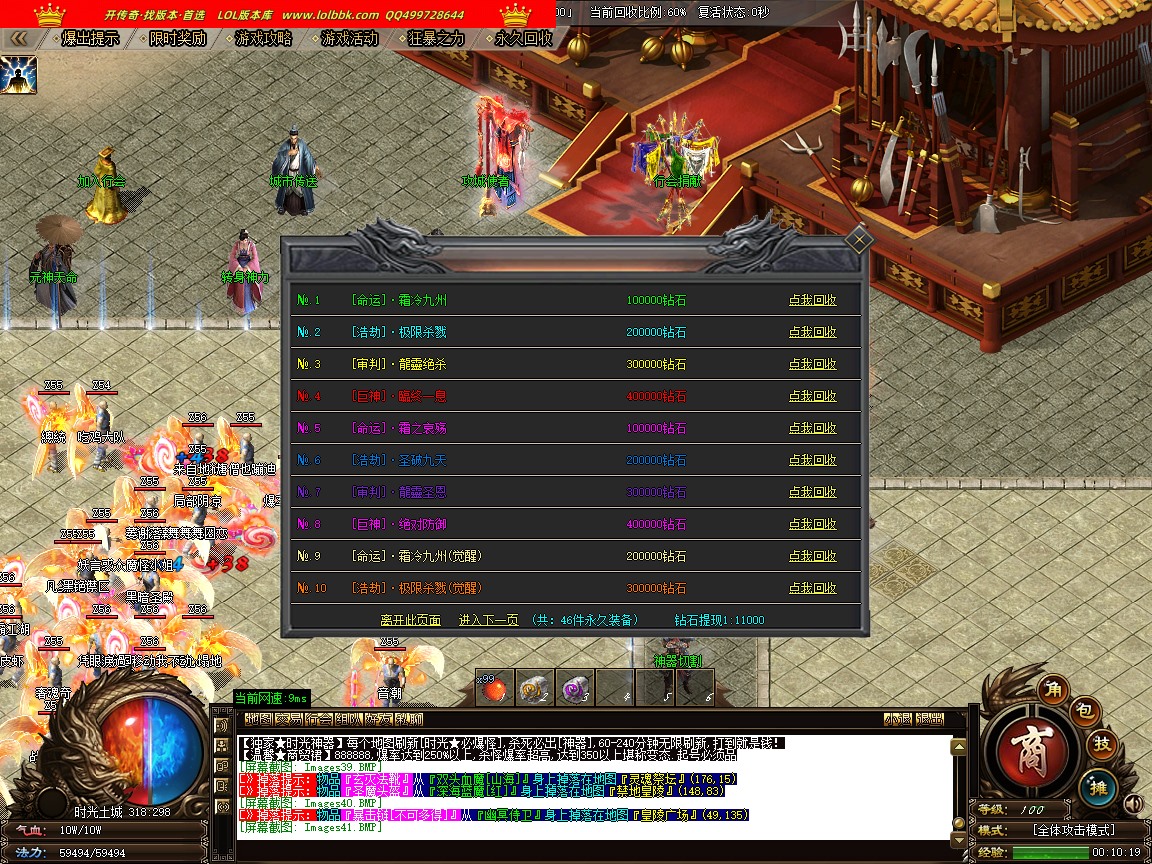Go to next page 进入下一页
Screen dimensions: 1152x864
(488, 620)
